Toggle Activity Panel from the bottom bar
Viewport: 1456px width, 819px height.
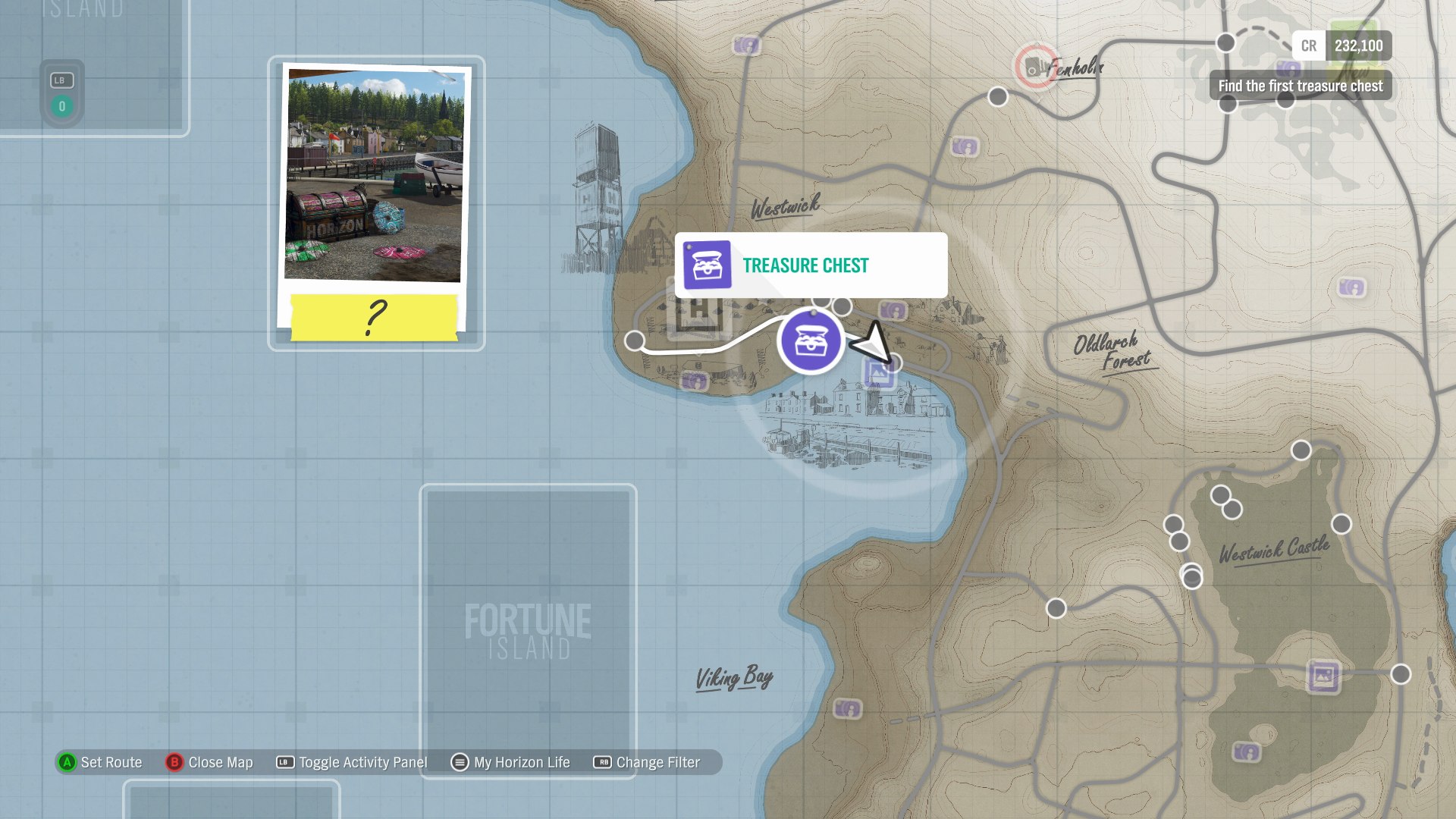pos(352,762)
